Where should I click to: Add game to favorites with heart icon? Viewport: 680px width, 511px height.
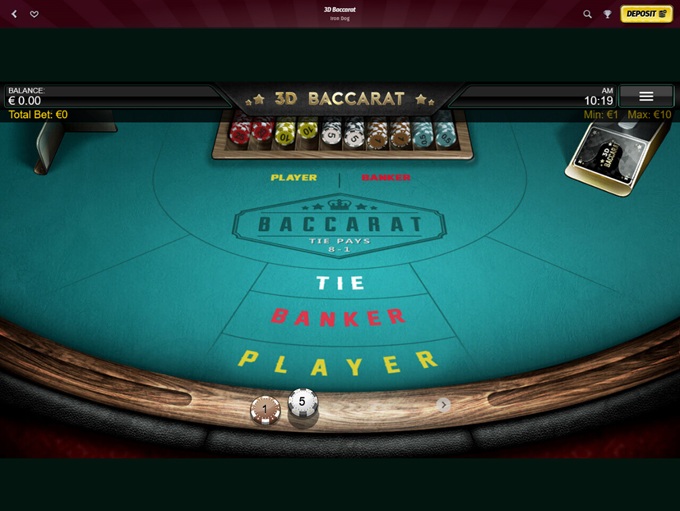coord(34,14)
